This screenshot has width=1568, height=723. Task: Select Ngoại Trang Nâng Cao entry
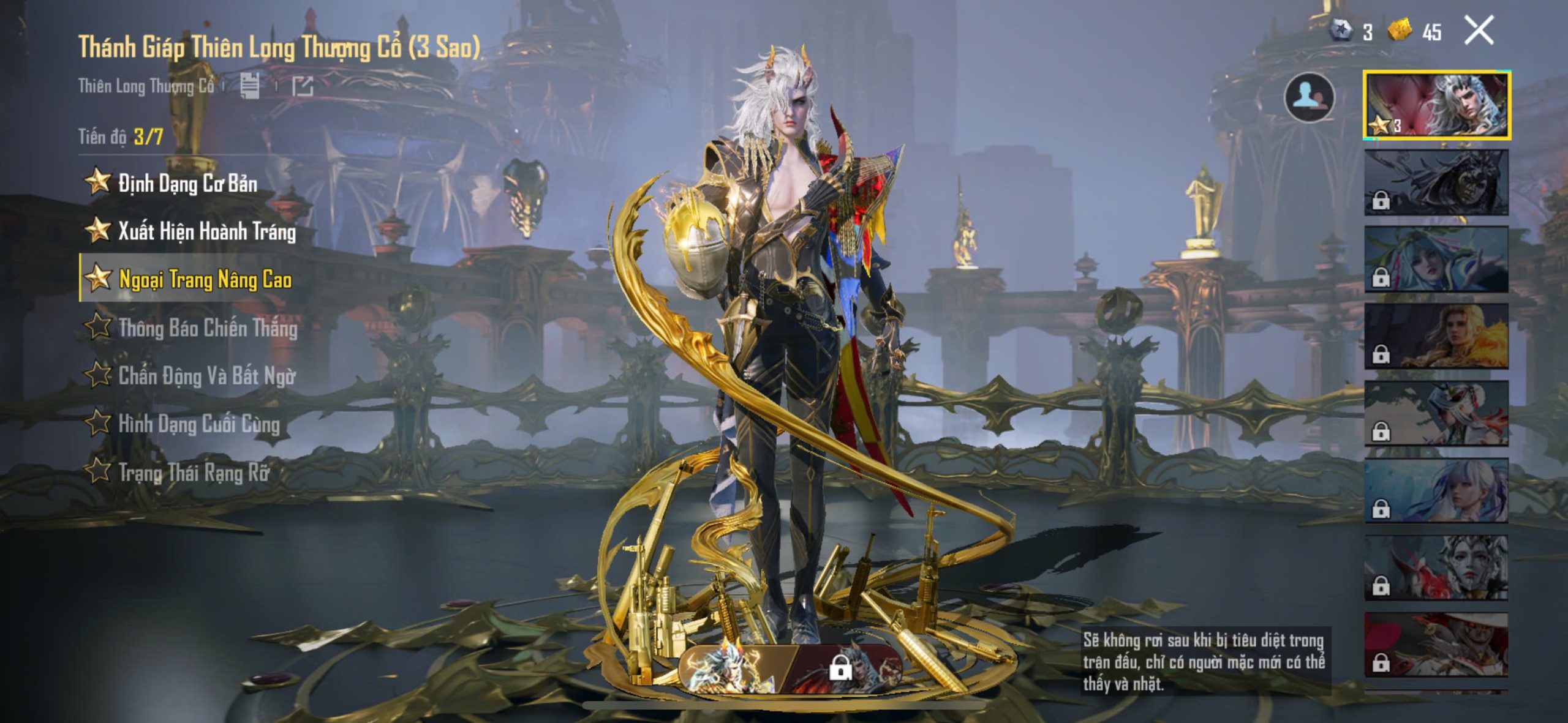(205, 280)
